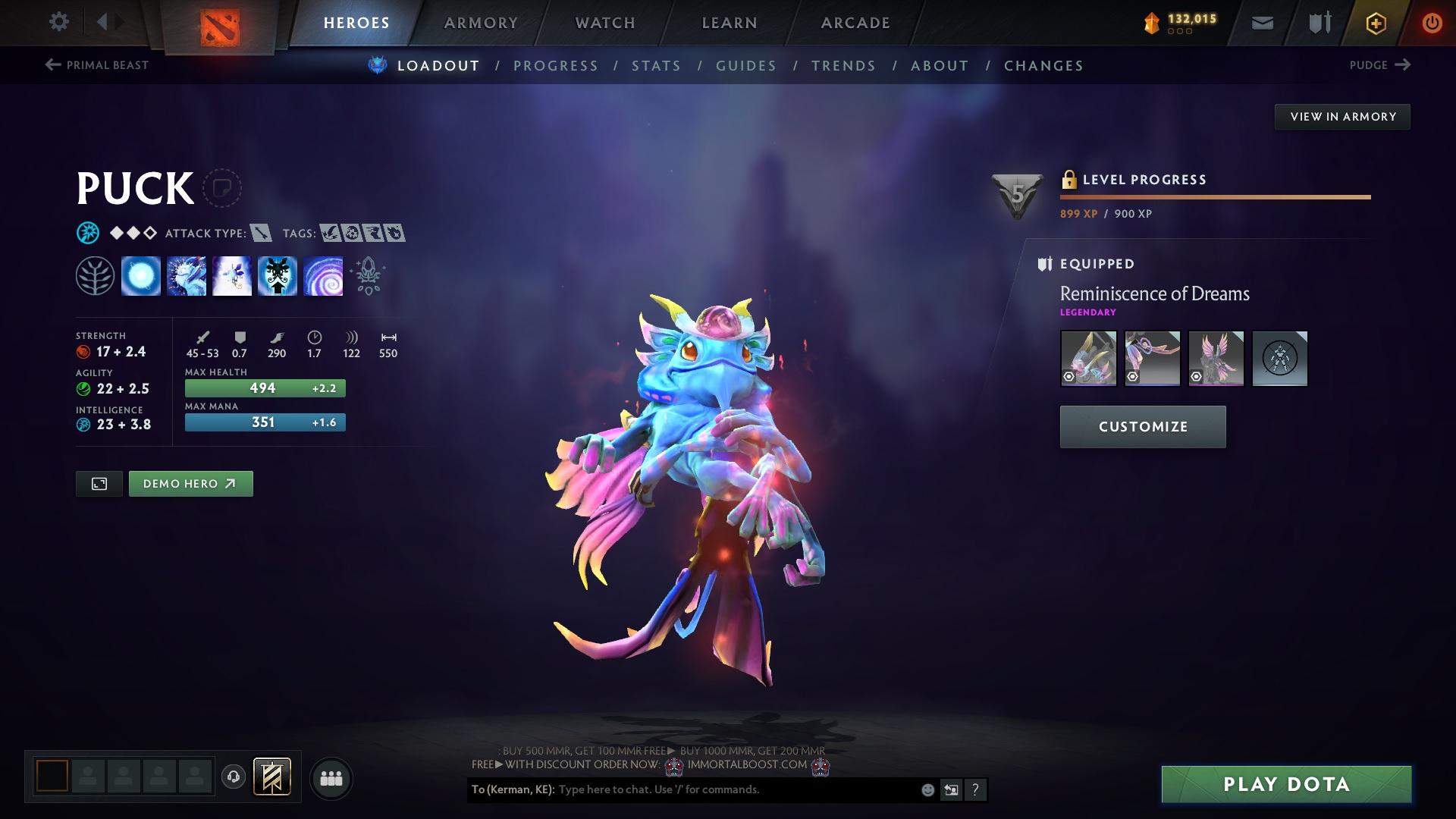The image size is (1456, 819).
Task: Click the headset voice chat icon
Action: point(233,777)
